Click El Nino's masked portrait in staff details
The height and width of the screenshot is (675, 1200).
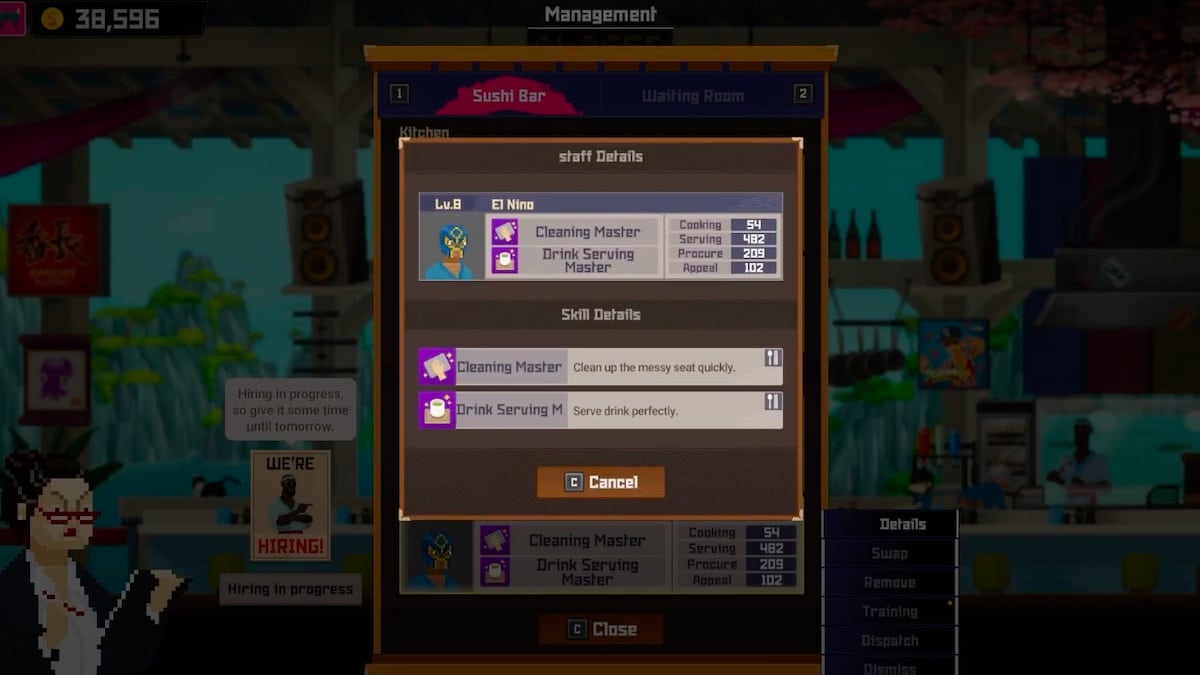click(x=452, y=248)
